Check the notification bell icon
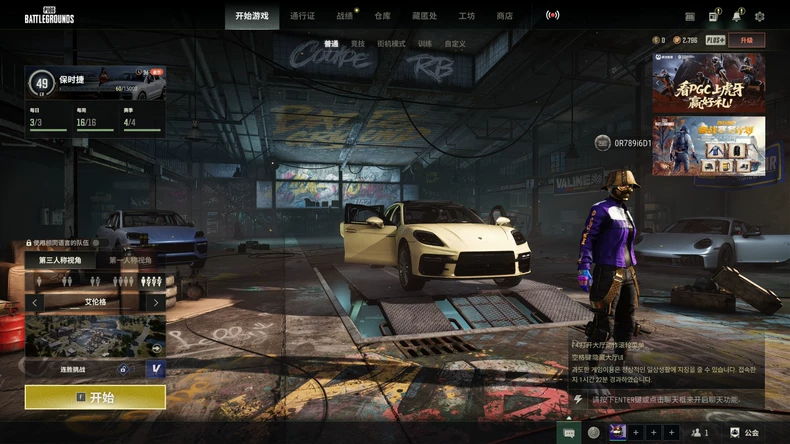This screenshot has height=444, width=790. click(x=737, y=16)
